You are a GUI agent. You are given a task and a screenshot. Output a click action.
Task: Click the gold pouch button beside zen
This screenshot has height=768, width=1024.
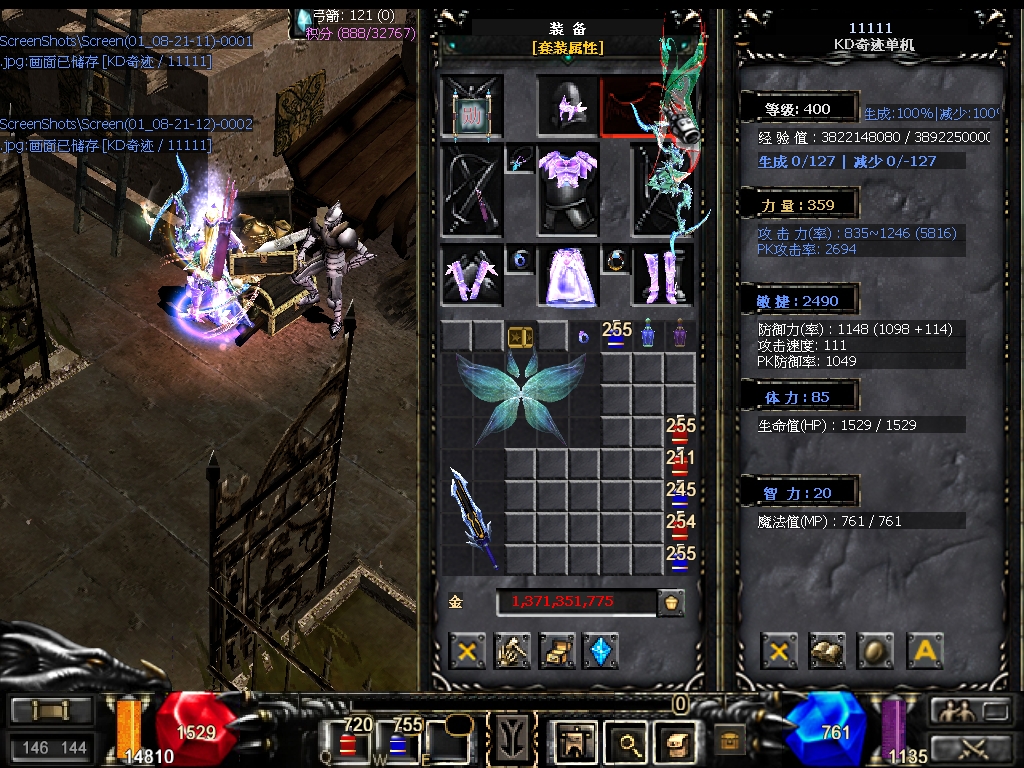671,602
